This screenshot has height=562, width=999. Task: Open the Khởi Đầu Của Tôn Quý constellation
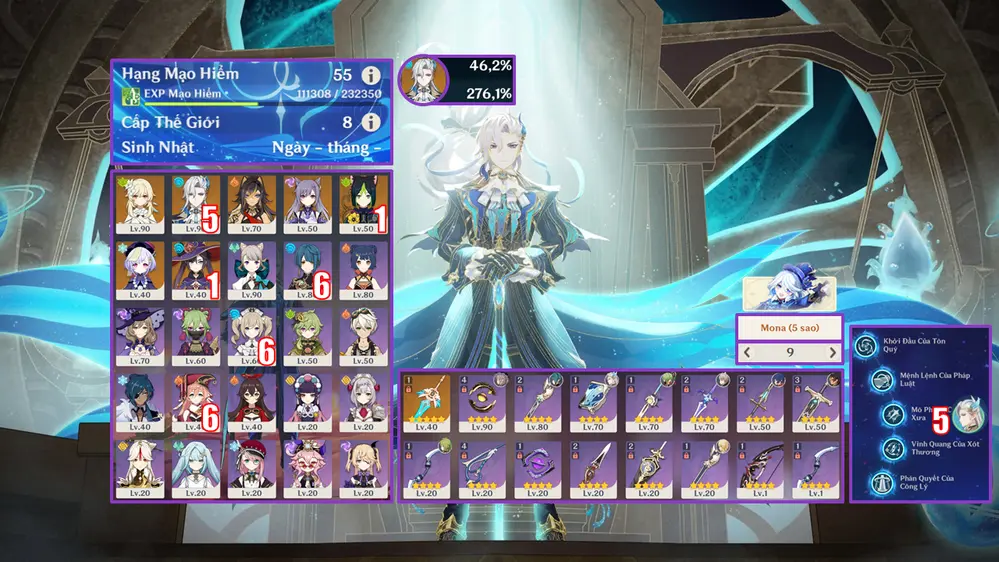click(x=866, y=346)
